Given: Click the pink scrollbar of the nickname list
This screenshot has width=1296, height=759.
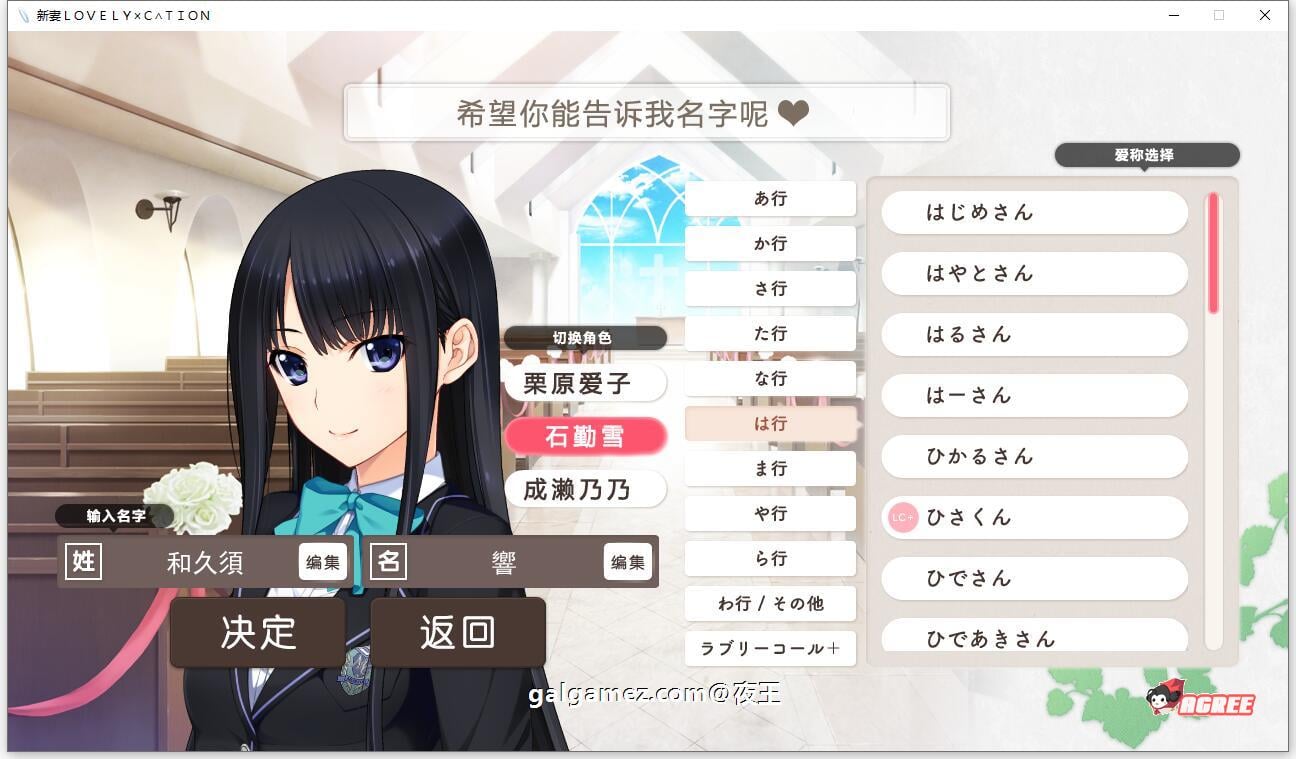Looking at the screenshot, I should click(1212, 250).
